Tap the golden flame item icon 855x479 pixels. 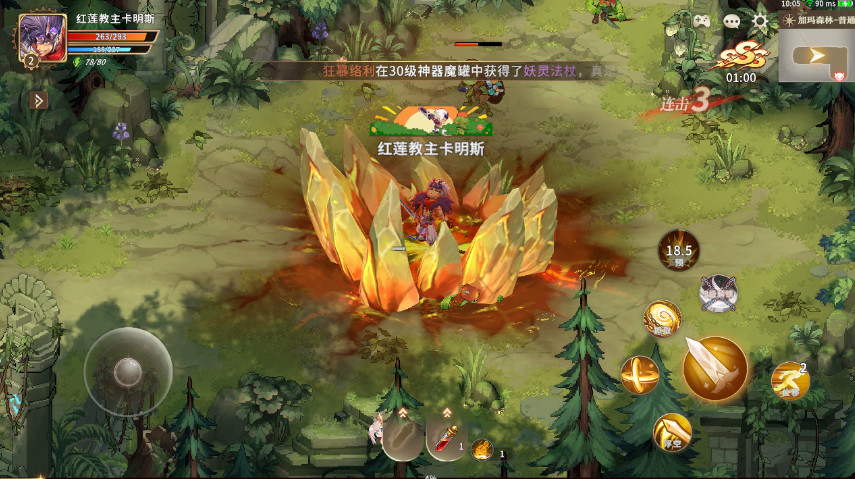(x=482, y=449)
